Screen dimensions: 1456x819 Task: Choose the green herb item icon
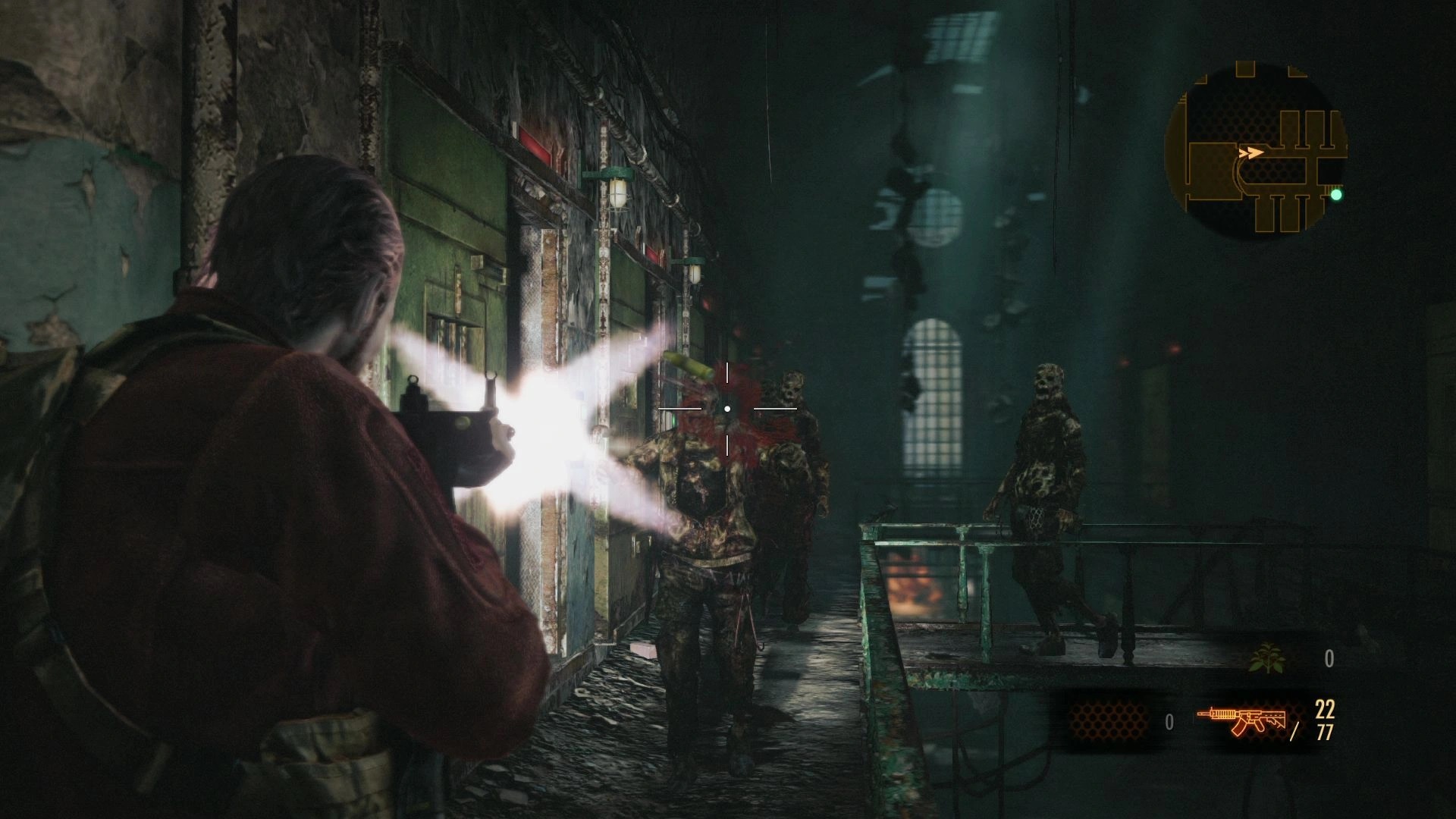(x=1266, y=658)
